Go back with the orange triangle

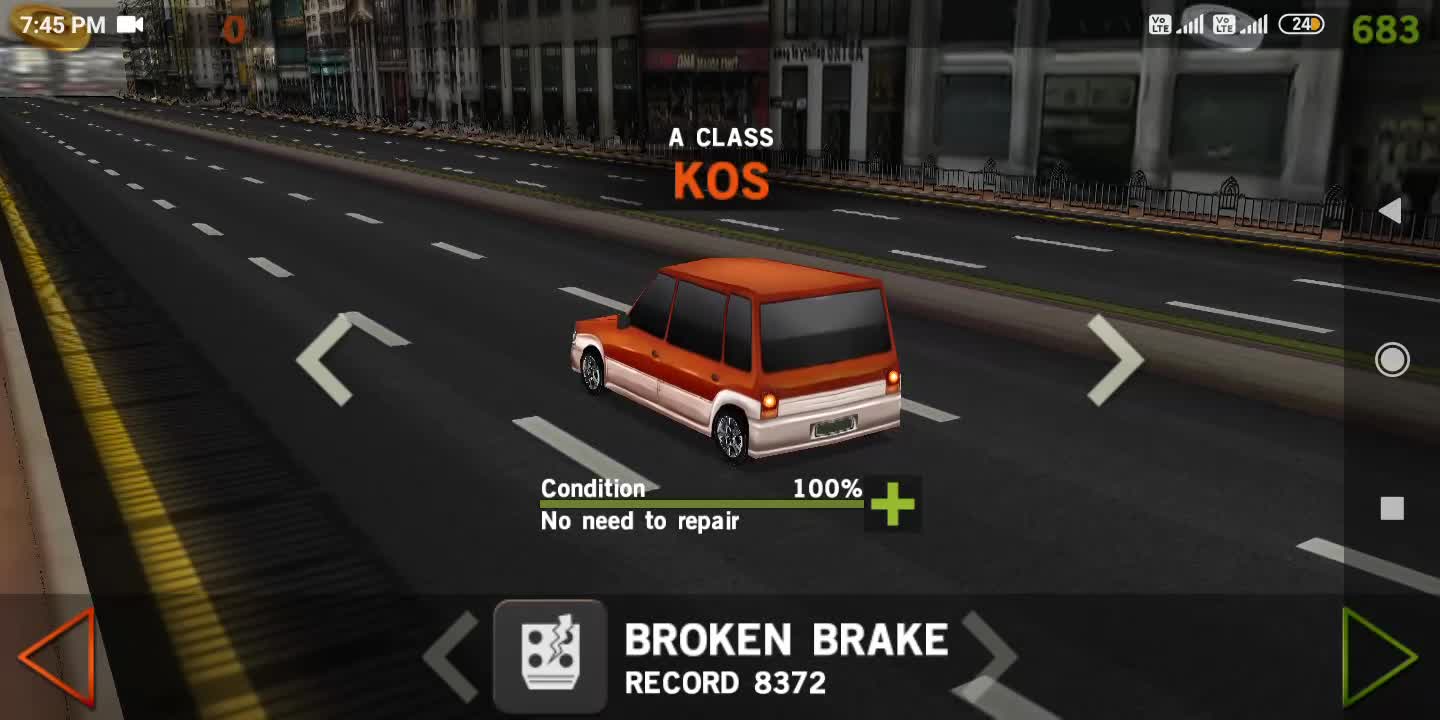coord(58,656)
